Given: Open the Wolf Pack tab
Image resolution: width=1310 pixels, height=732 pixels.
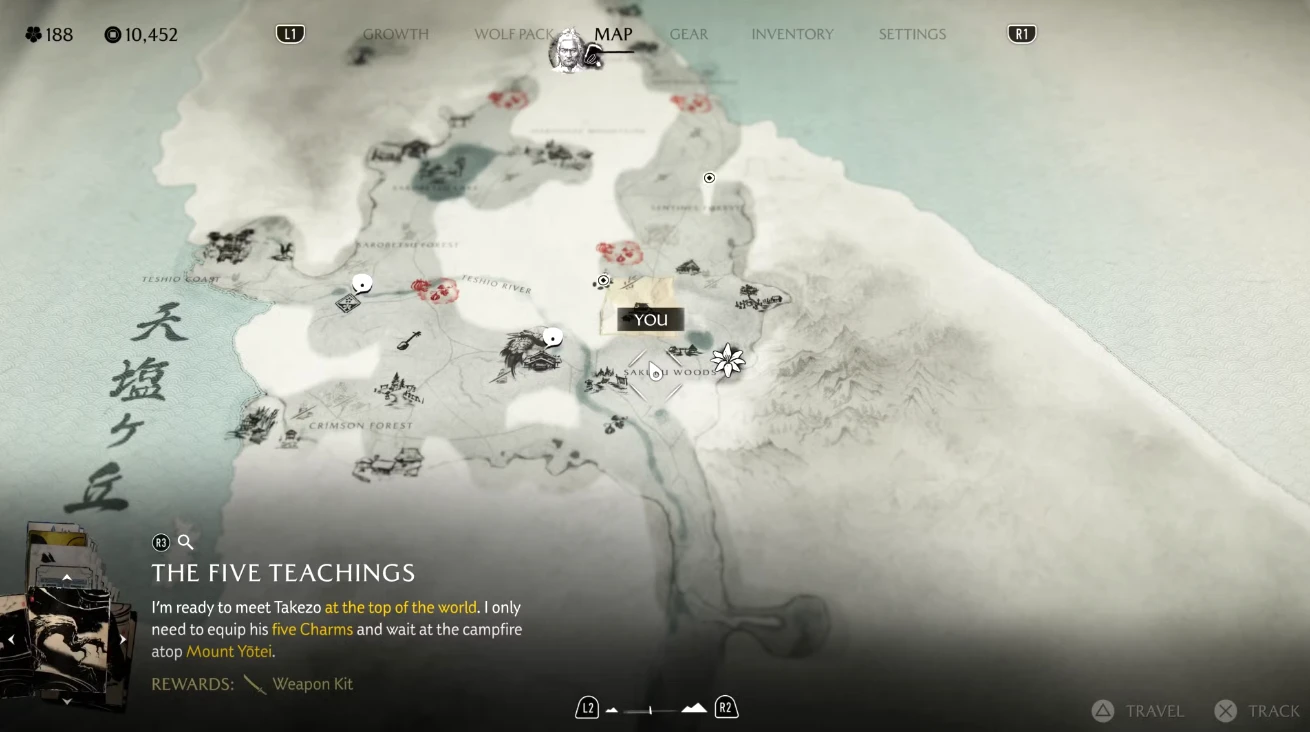Looking at the screenshot, I should (513, 34).
